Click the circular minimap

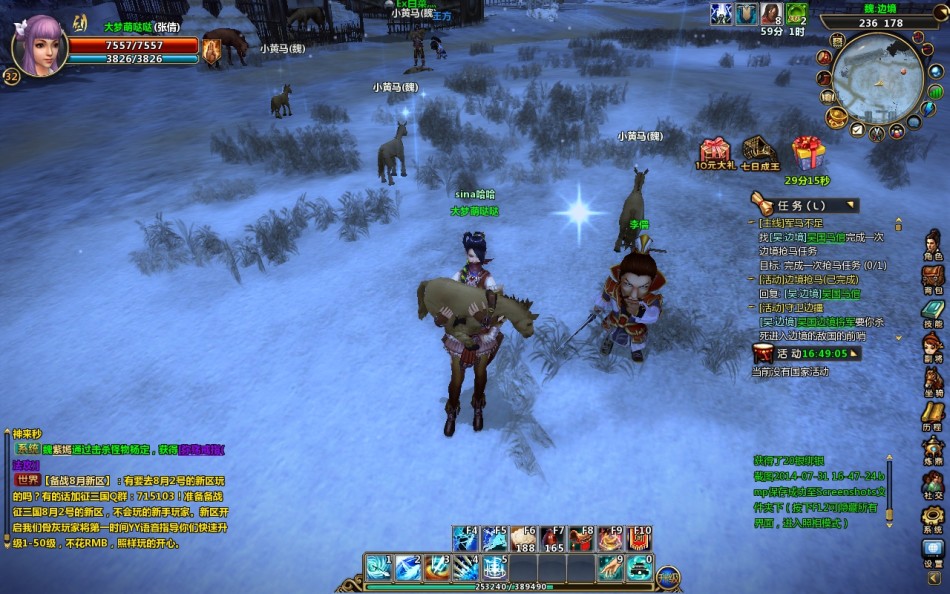pos(877,78)
